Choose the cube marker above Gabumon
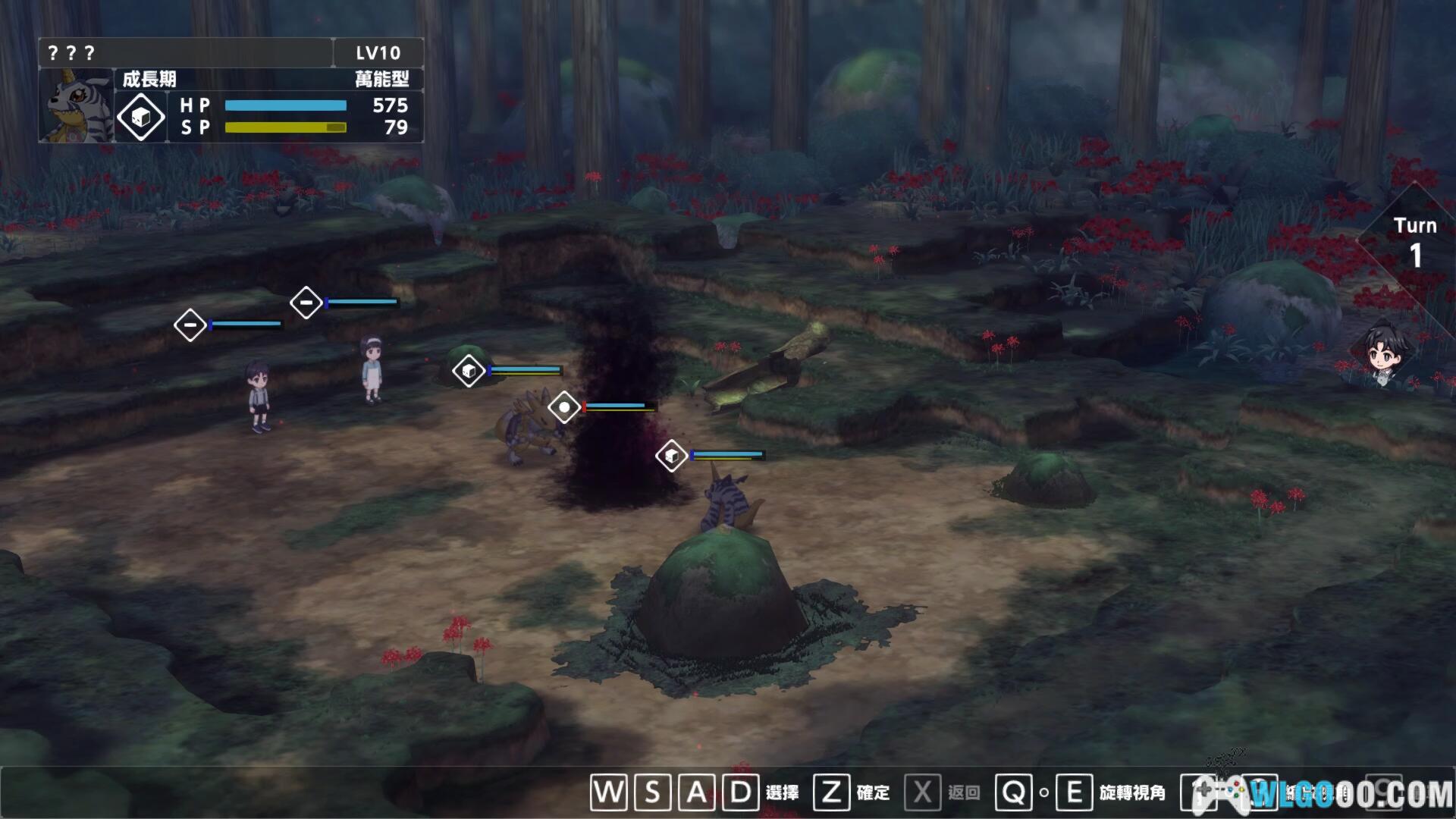The image size is (1456, 819). pyautogui.click(x=671, y=456)
